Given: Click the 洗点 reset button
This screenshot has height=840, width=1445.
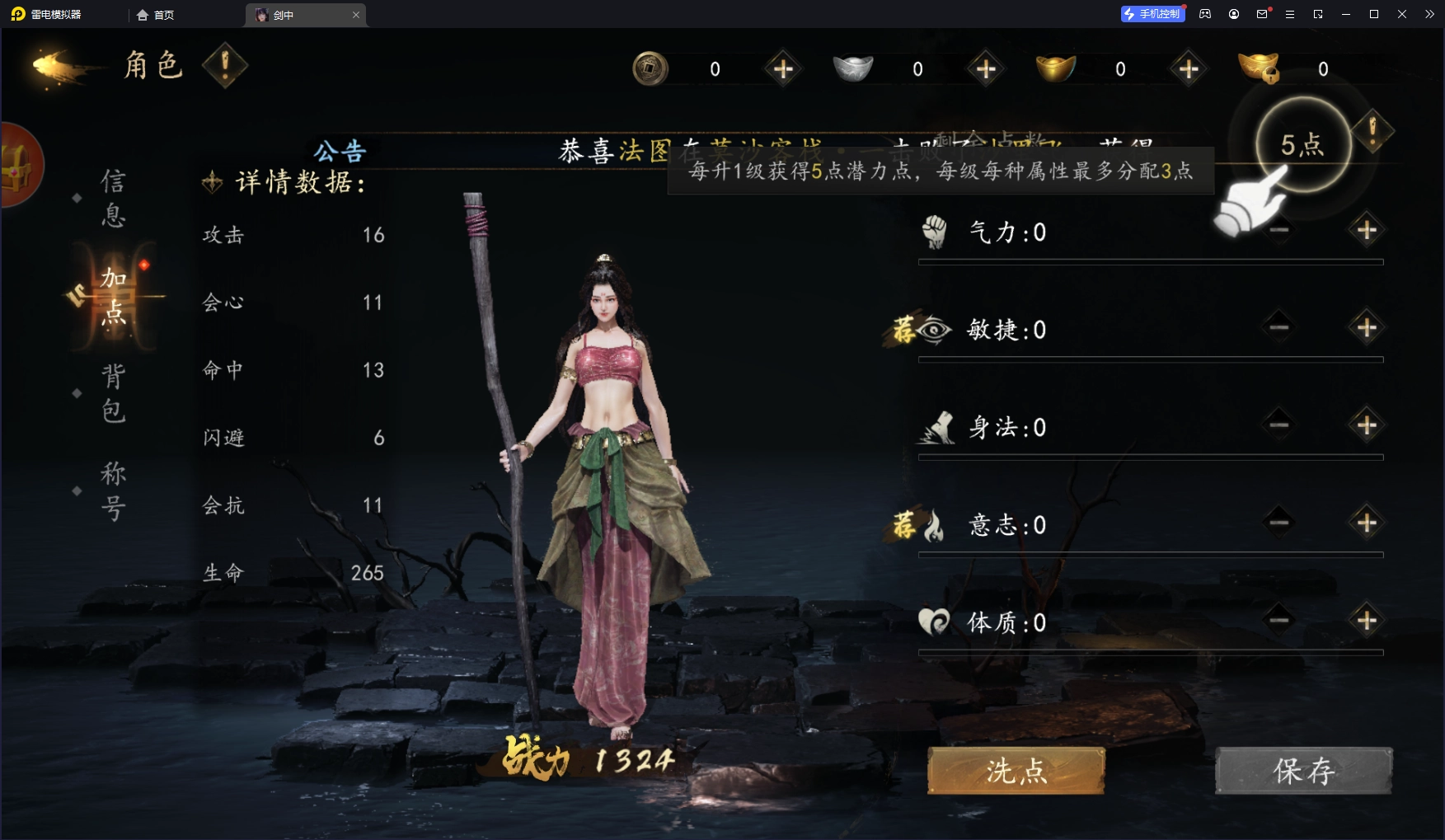Looking at the screenshot, I should [1016, 771].
